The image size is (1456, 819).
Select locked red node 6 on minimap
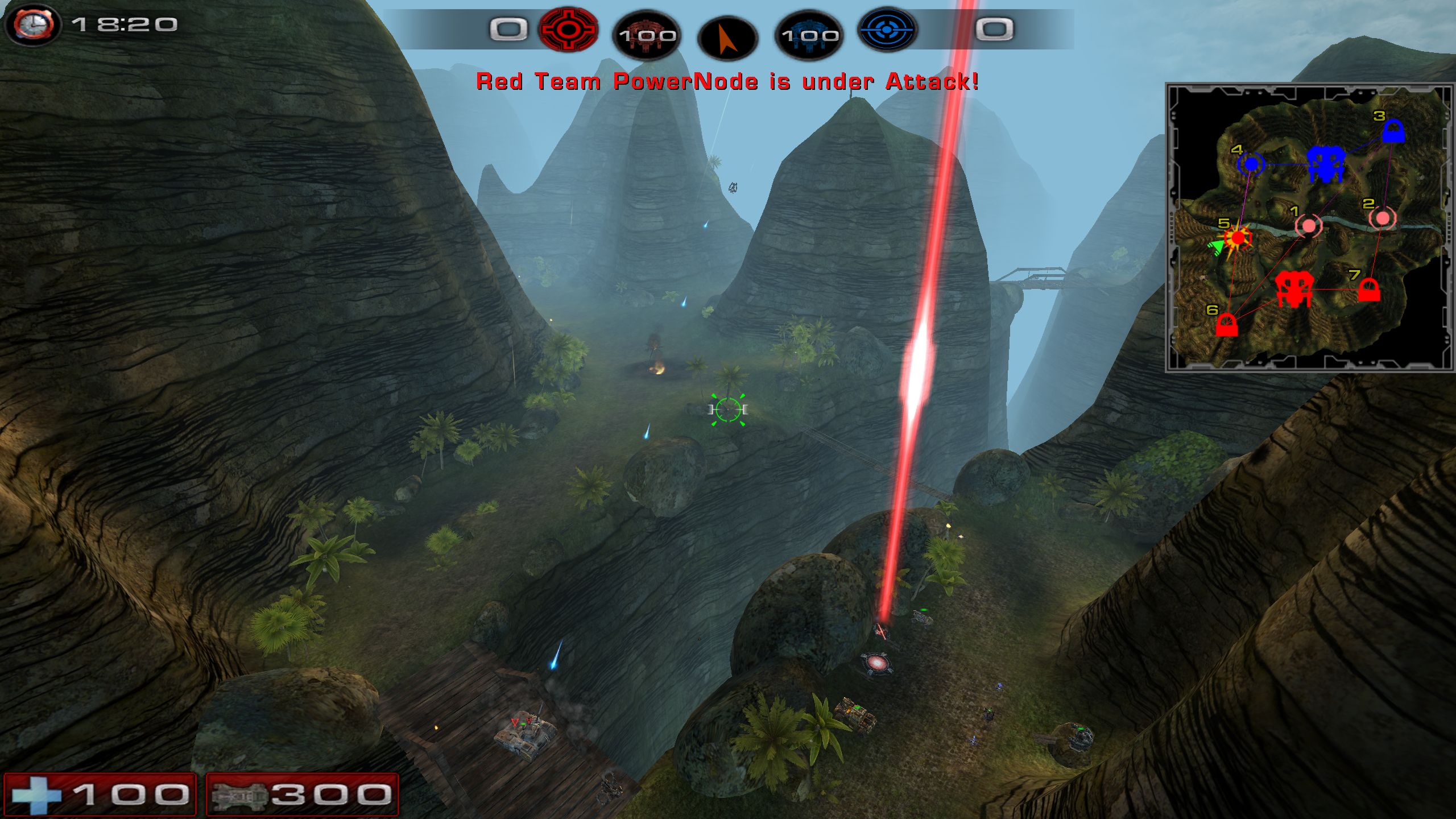coord(1227,325)
